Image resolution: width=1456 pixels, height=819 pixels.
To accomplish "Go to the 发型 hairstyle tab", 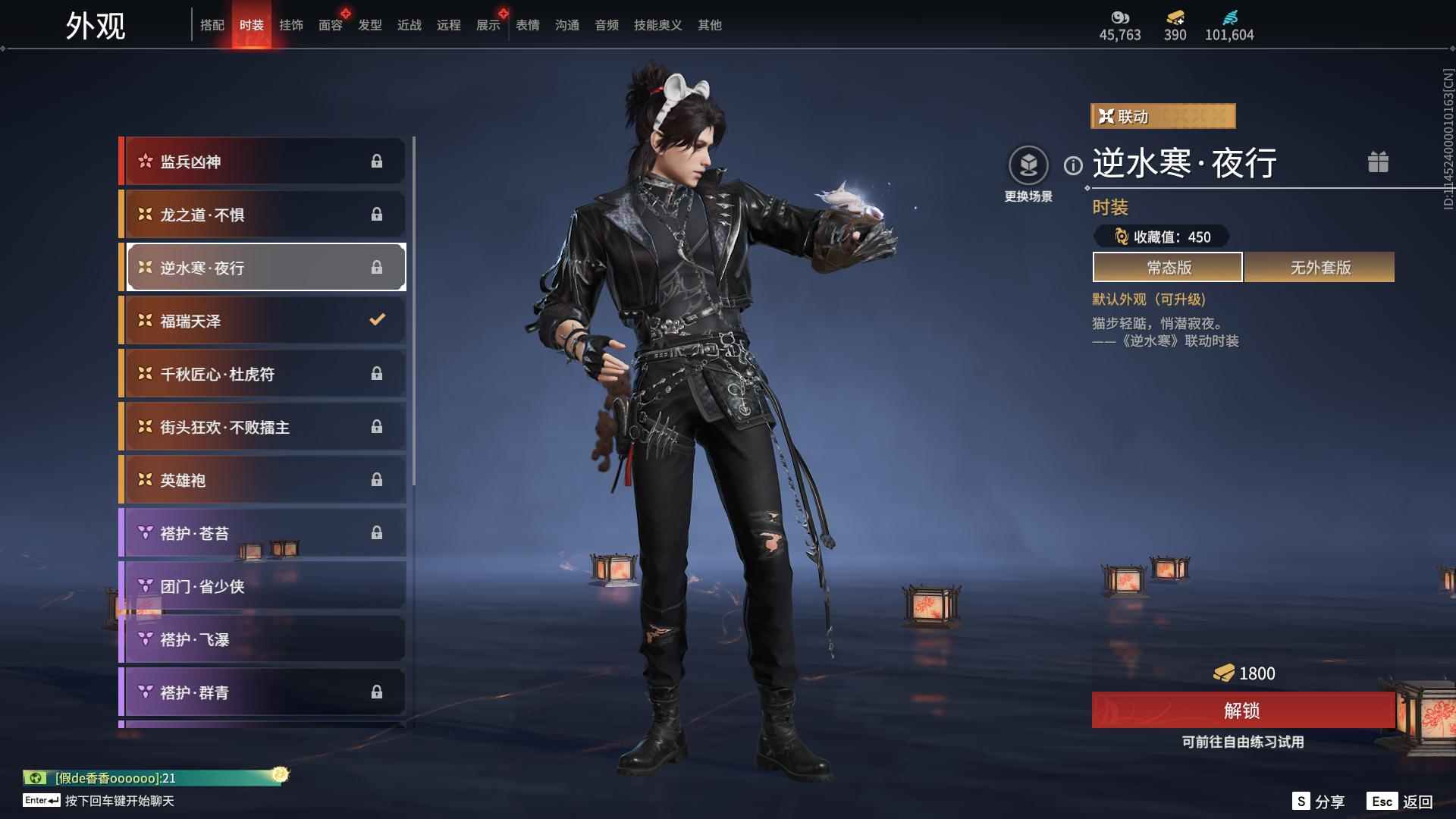I will tap(369, 25).
